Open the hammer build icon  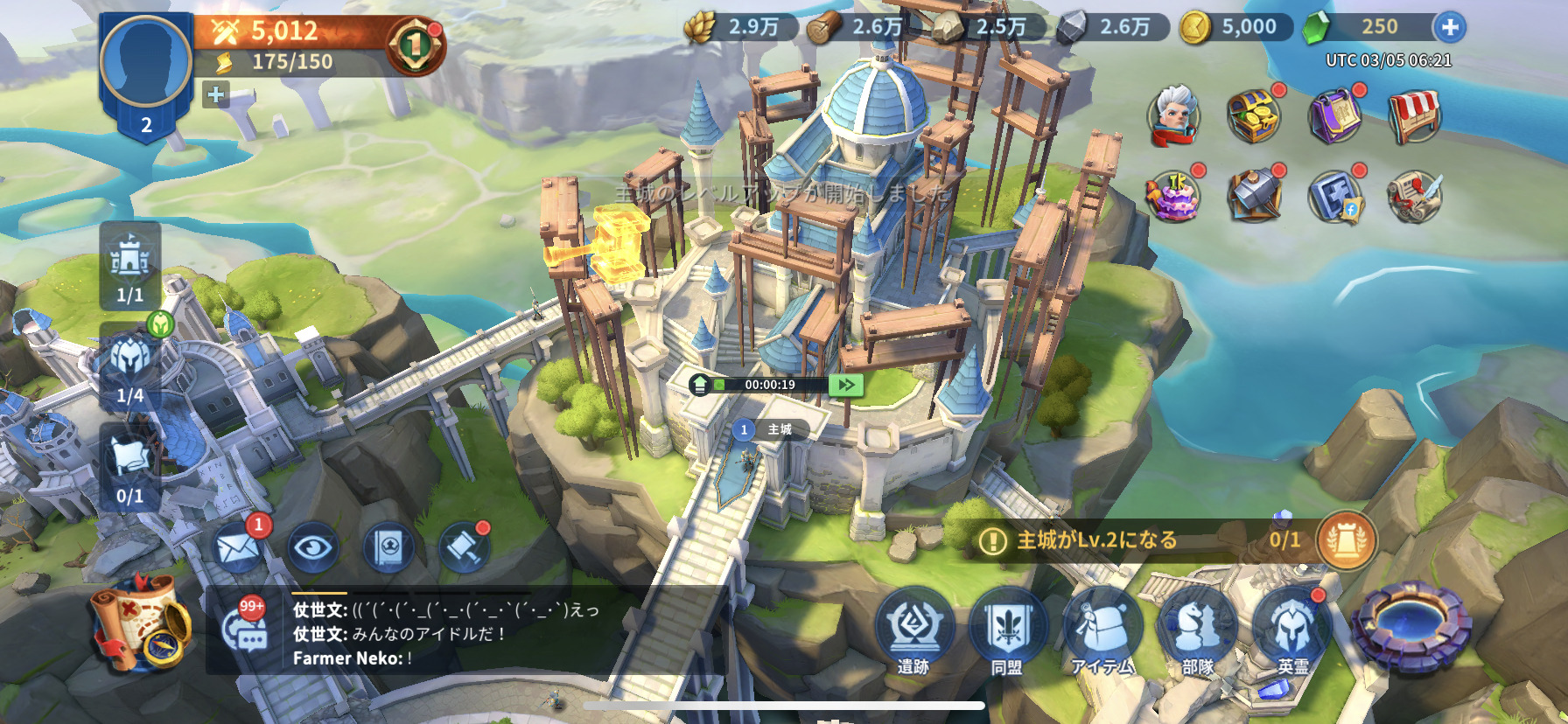point(464,548)
